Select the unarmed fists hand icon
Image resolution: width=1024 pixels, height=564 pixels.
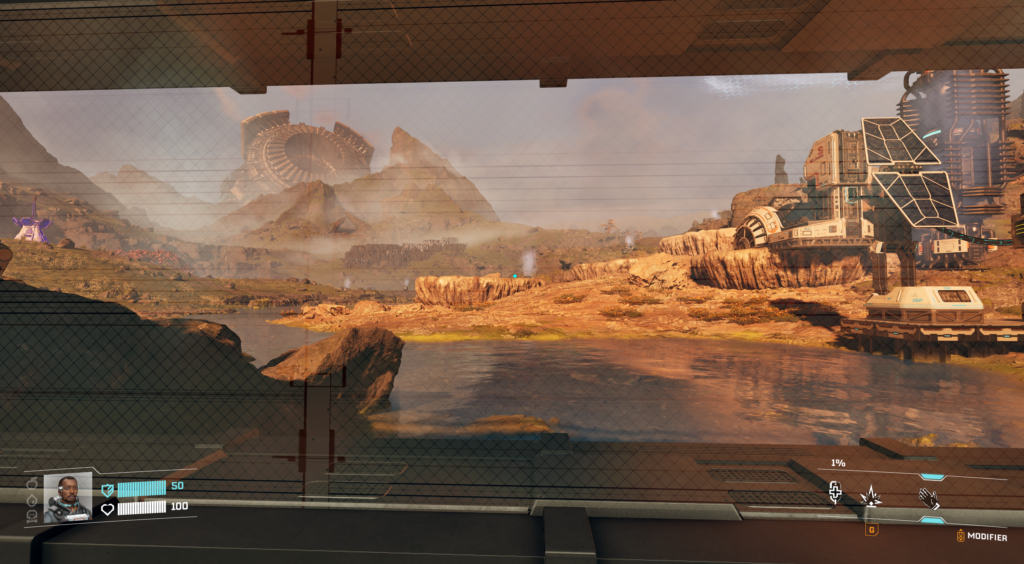pyautogui.click(x=929, y=497)
